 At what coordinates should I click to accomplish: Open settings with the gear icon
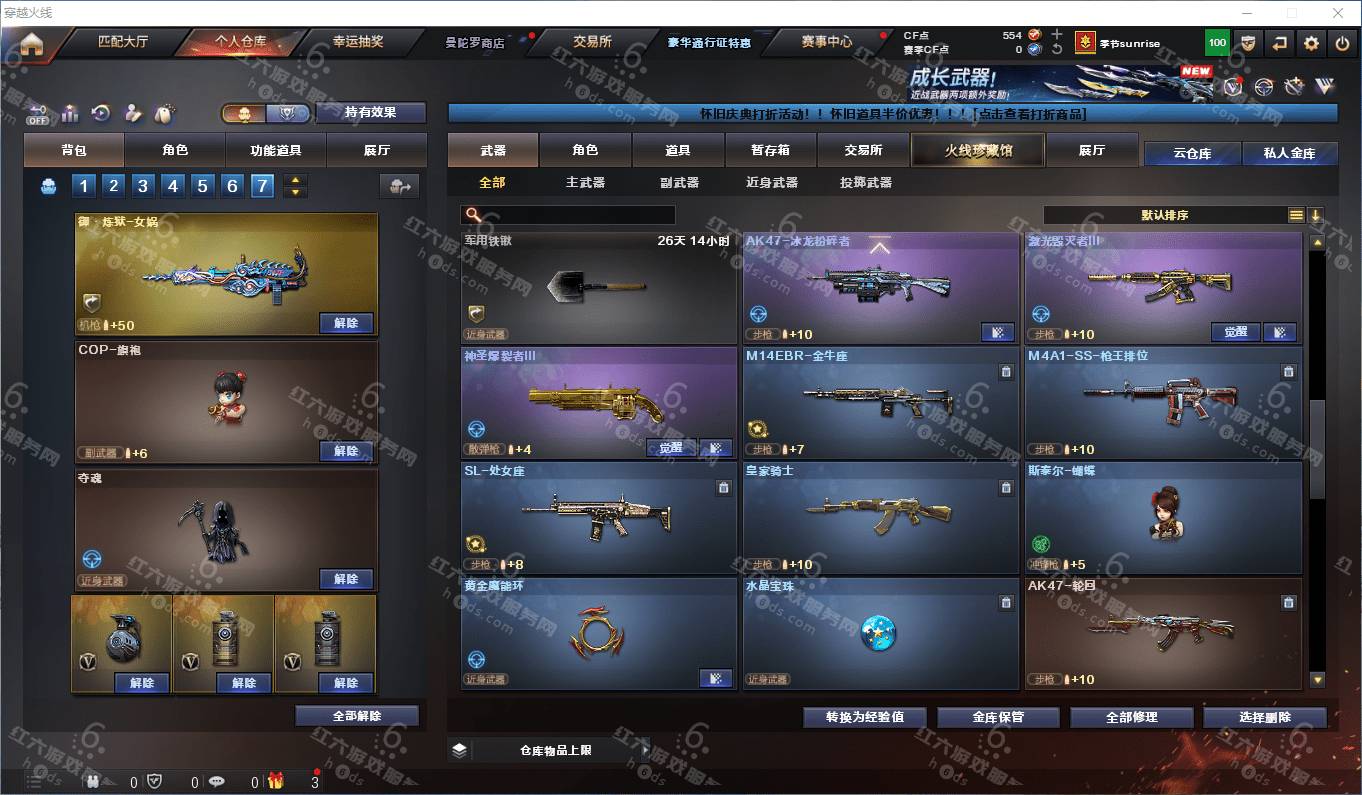pos(1311,43)
